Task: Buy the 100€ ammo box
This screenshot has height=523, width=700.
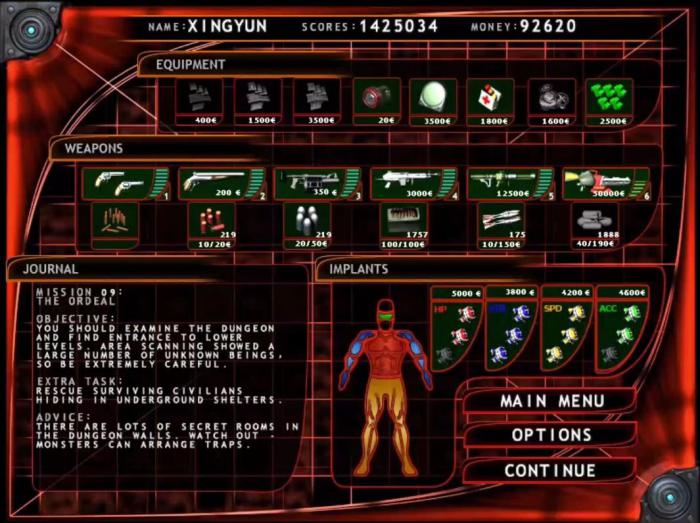Action: click(403, 224)
